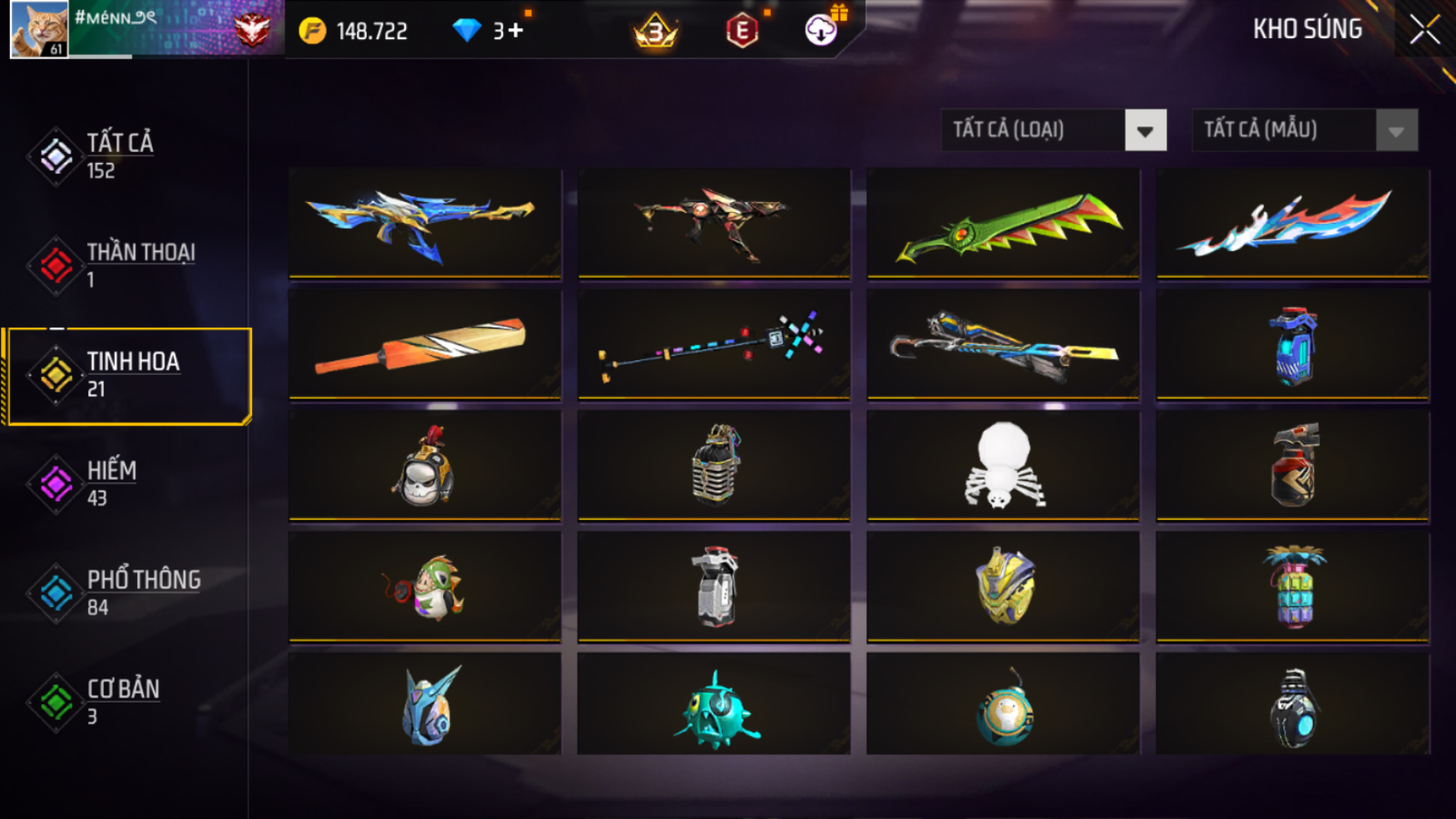
Task: Close the Kho Súng weapon vault
Action: point(1424,30)
